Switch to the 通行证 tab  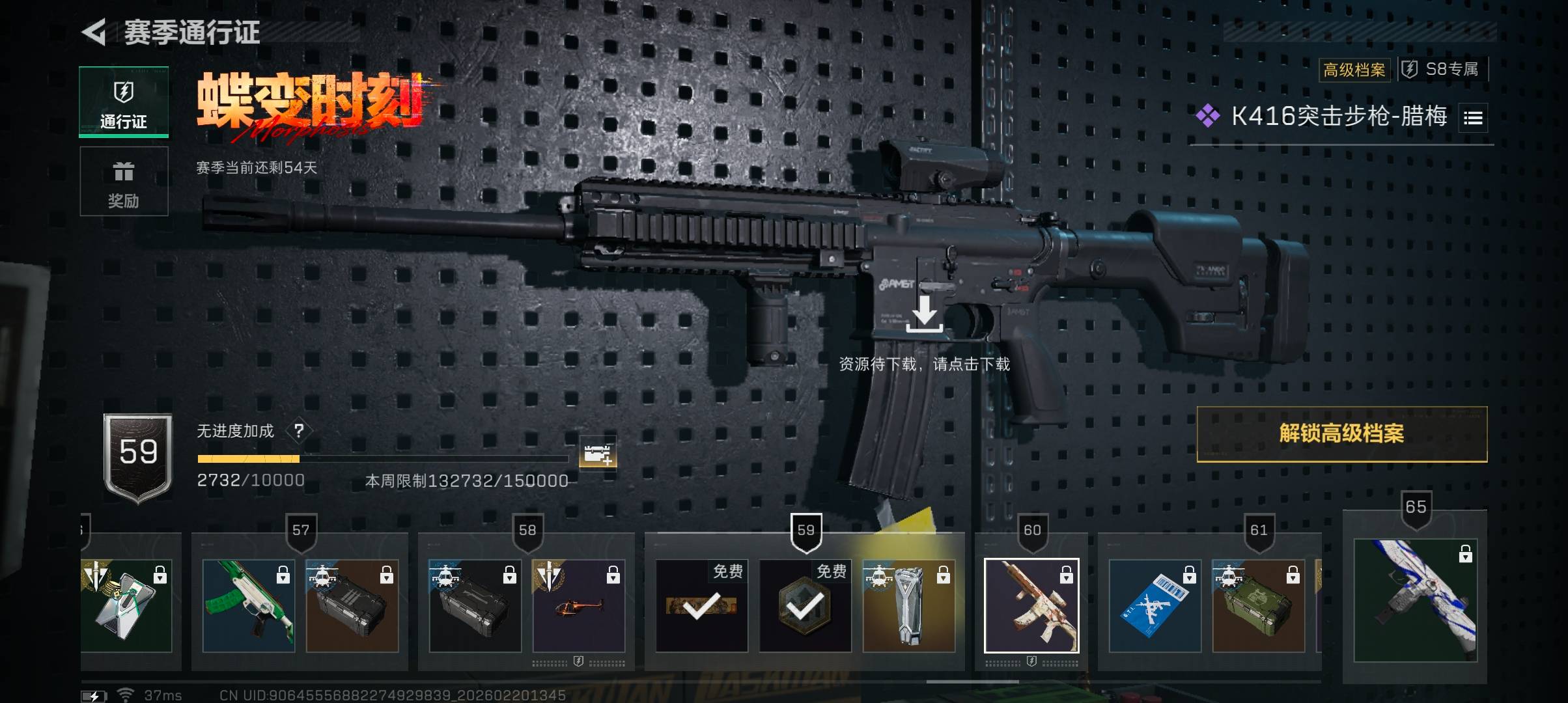coord(124,102)
